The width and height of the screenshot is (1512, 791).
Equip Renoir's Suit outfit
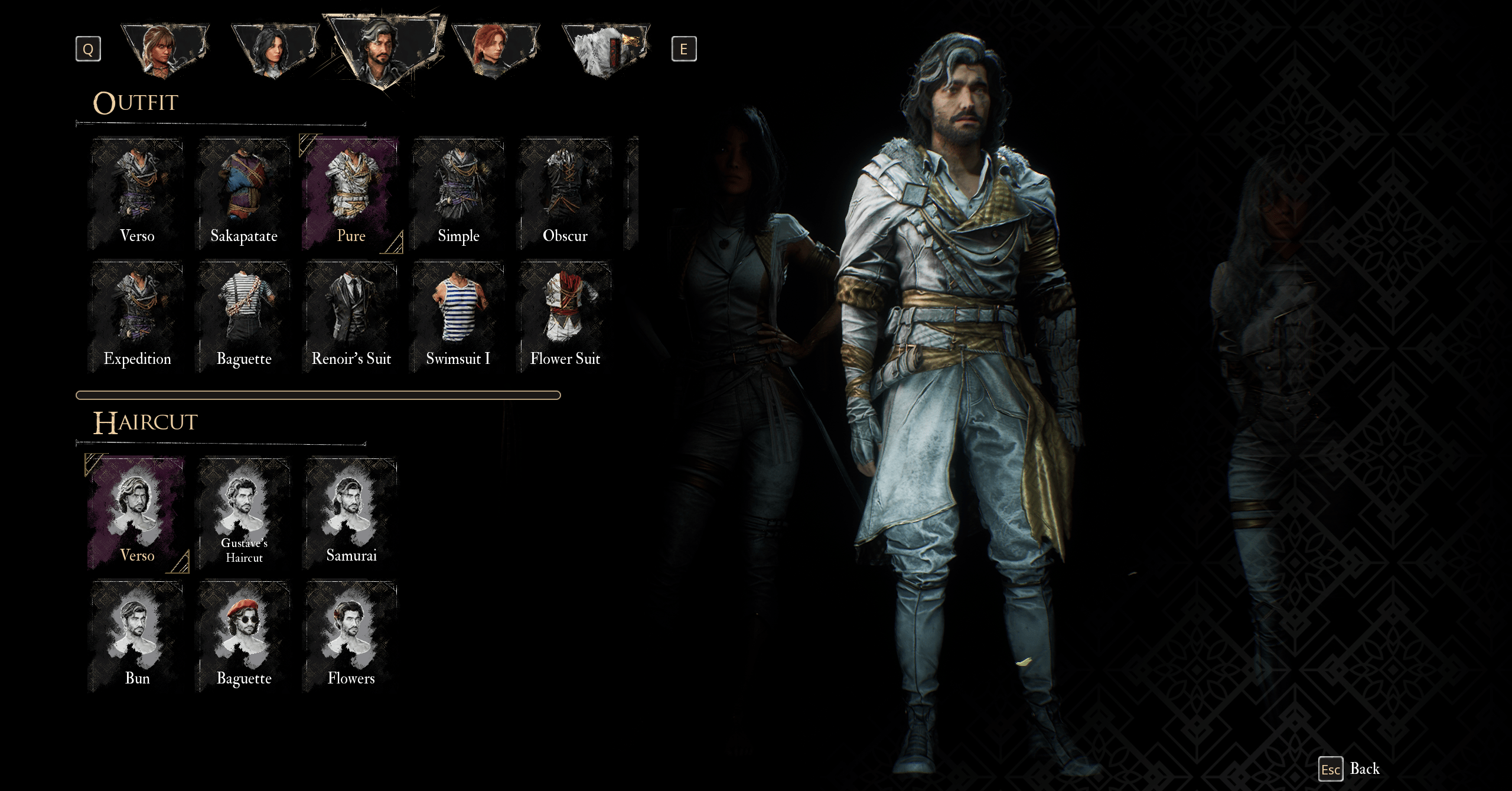(351, 317)
